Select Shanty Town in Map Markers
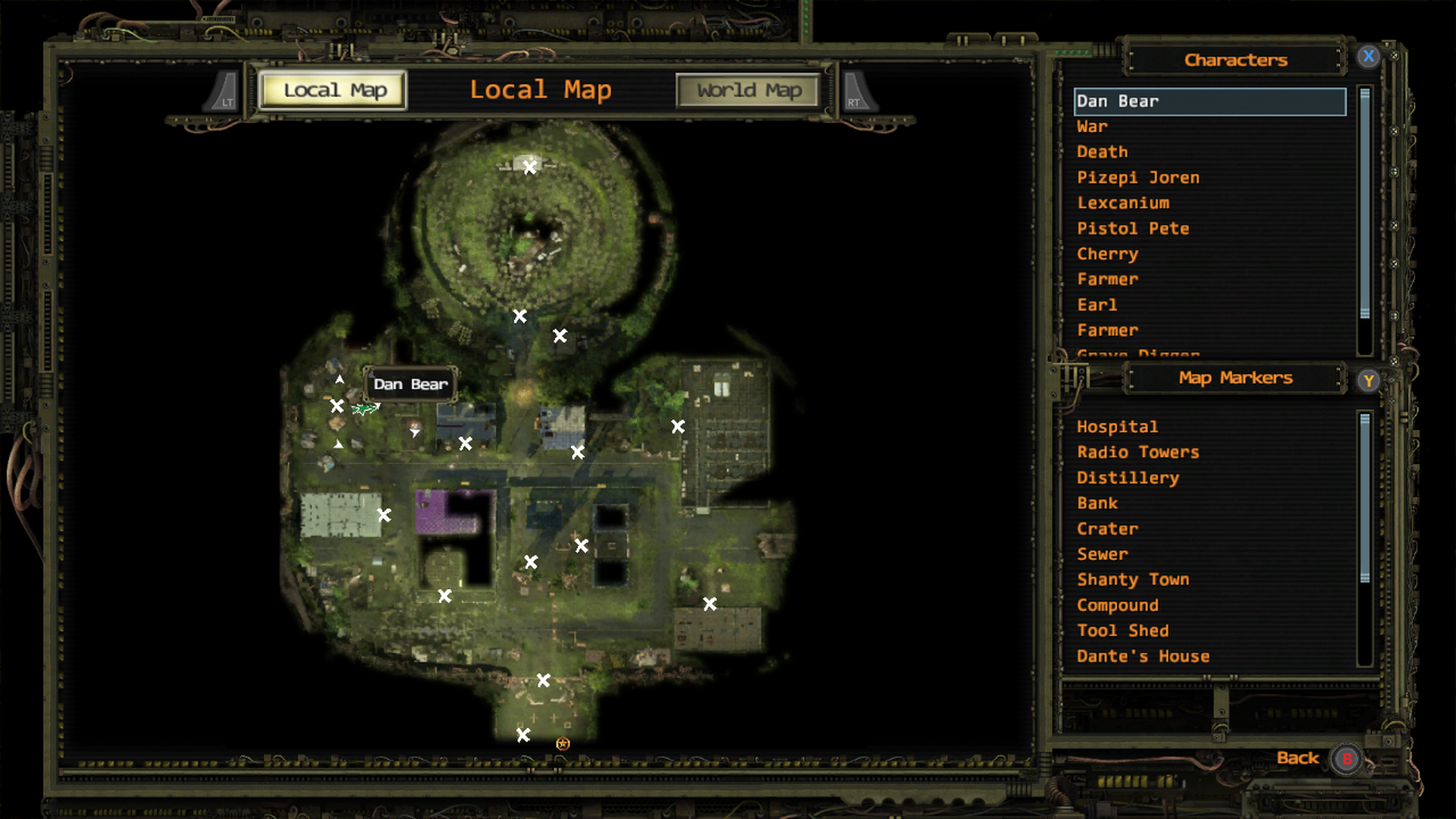Viewport: 1456px width, 819px height. 1133,579
